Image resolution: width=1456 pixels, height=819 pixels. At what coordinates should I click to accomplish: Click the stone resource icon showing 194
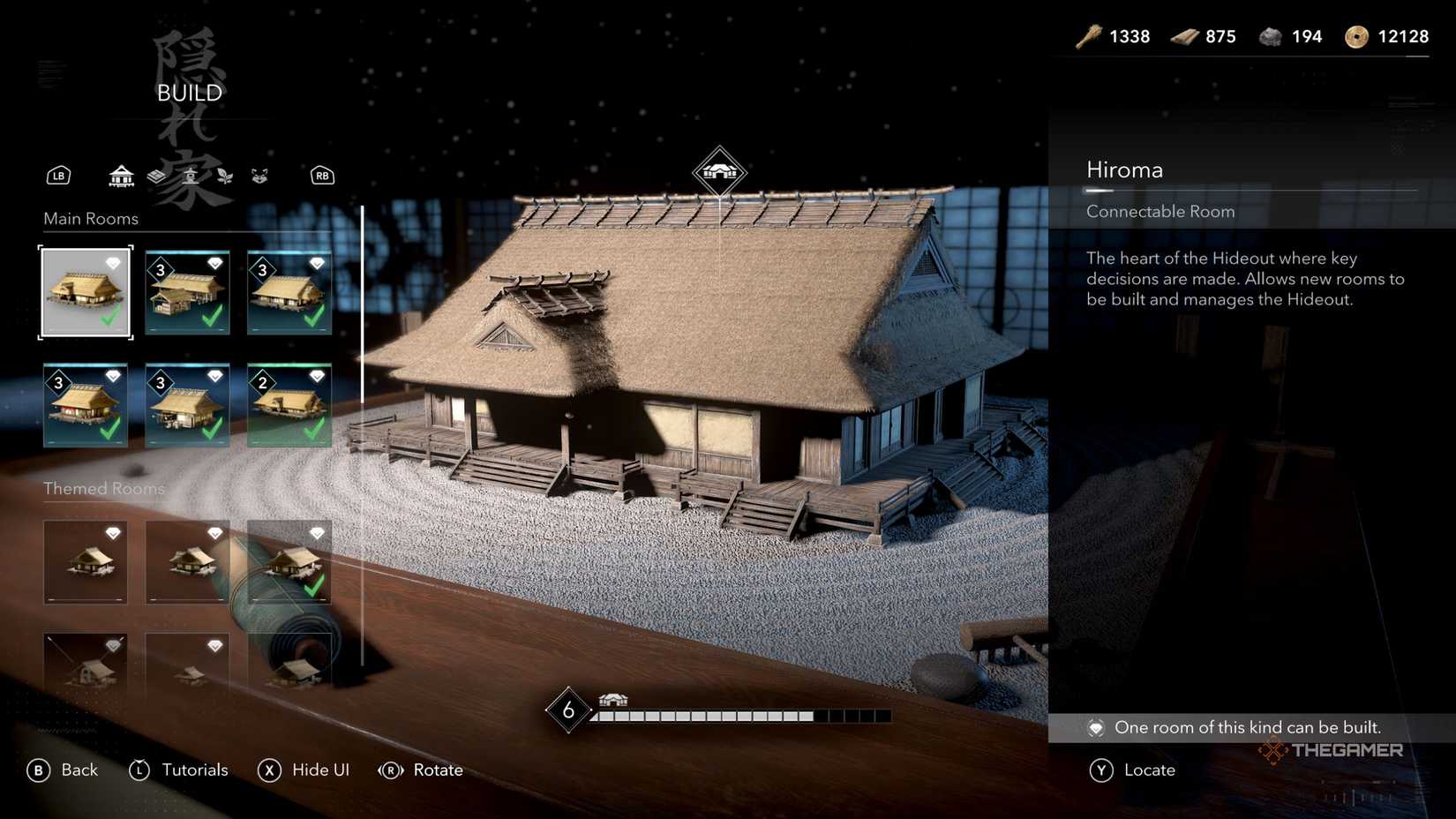[1271, 36]
